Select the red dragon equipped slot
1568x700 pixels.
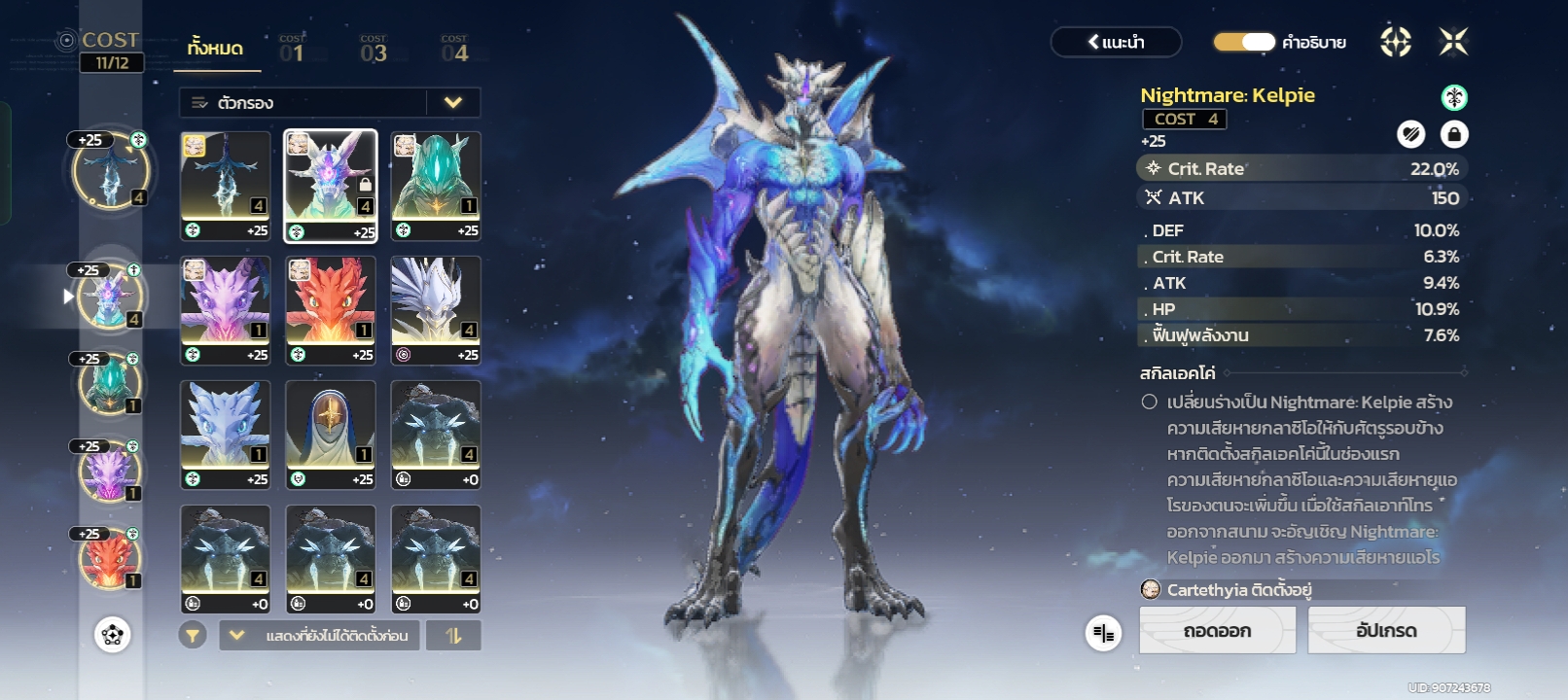pyautogui.click(x=110, y=559)
